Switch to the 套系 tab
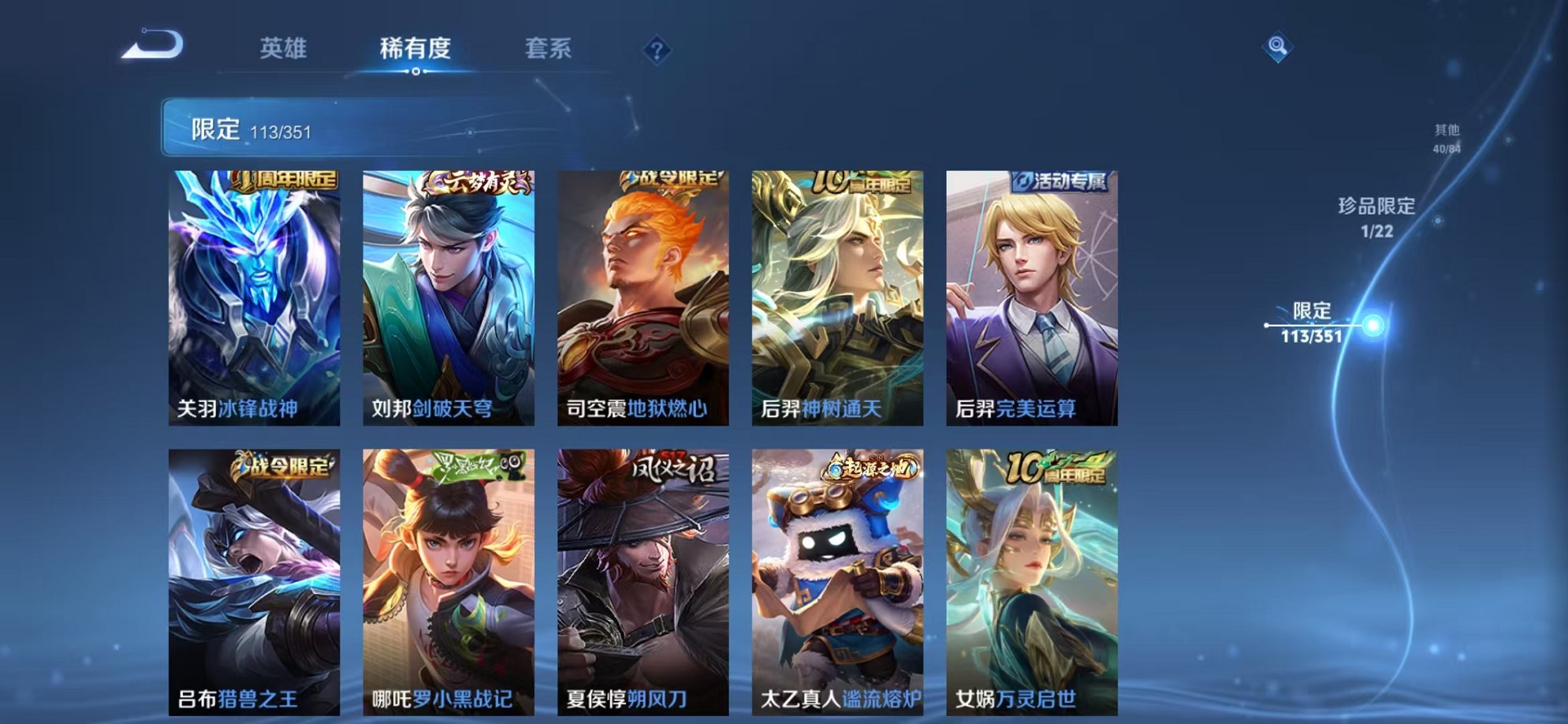1568x724 pixels. [x=549, y=49]
